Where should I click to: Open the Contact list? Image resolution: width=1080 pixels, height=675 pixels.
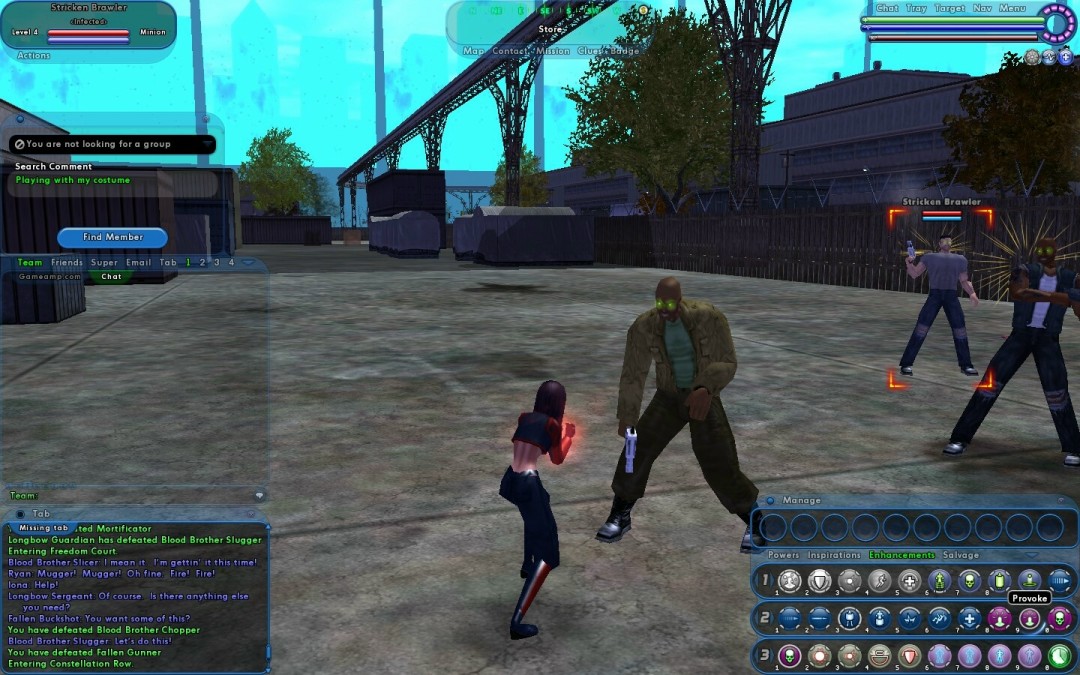(x=509, y=51)
